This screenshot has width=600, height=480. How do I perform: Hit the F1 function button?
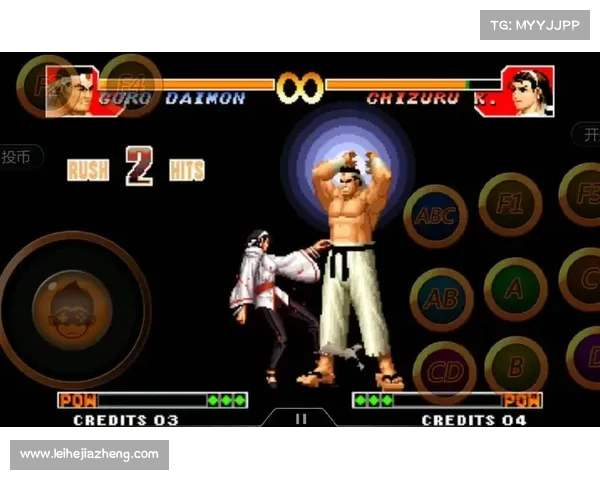tap(510, 205)
